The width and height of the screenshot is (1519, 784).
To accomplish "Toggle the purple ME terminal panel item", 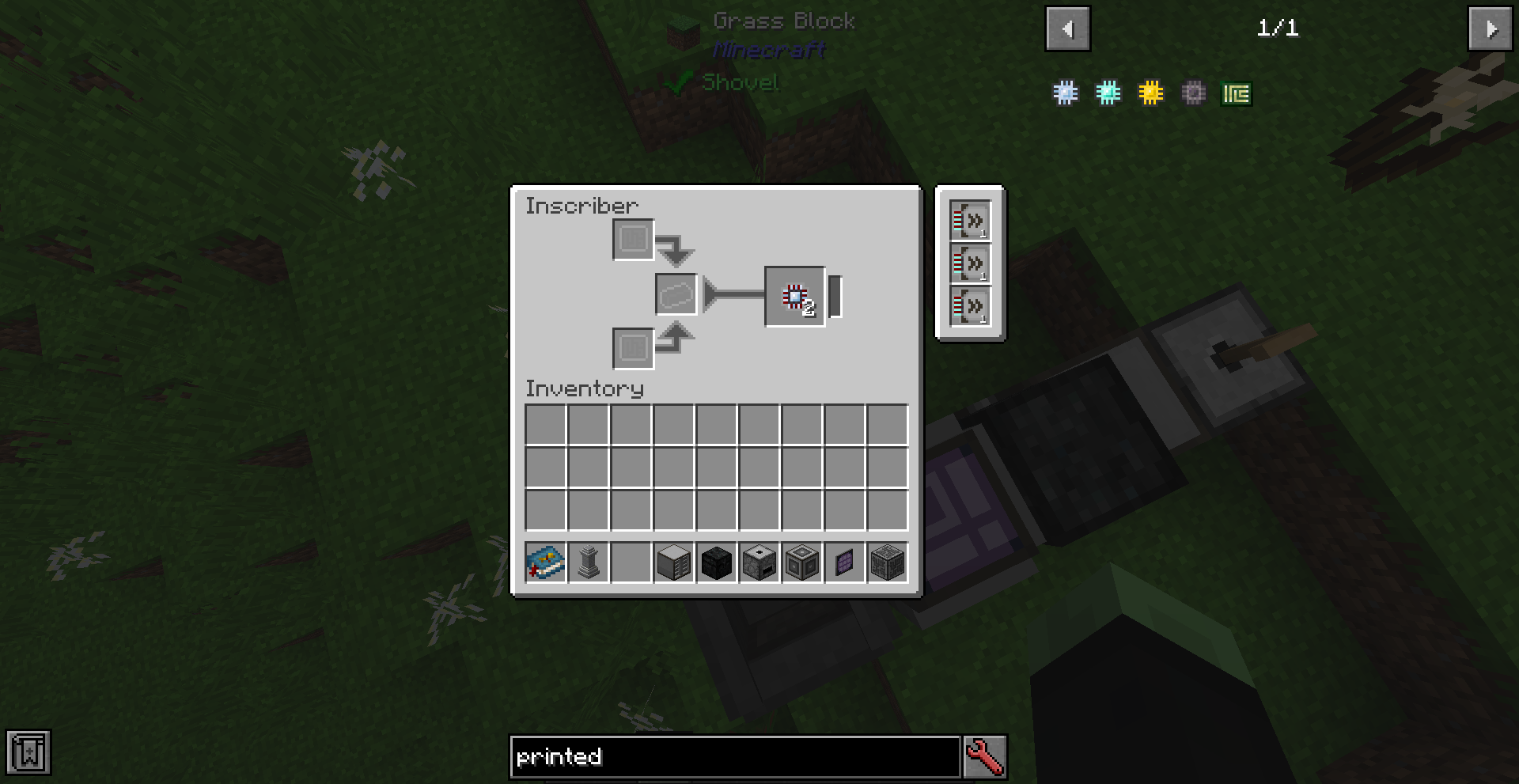I will 844,562.
